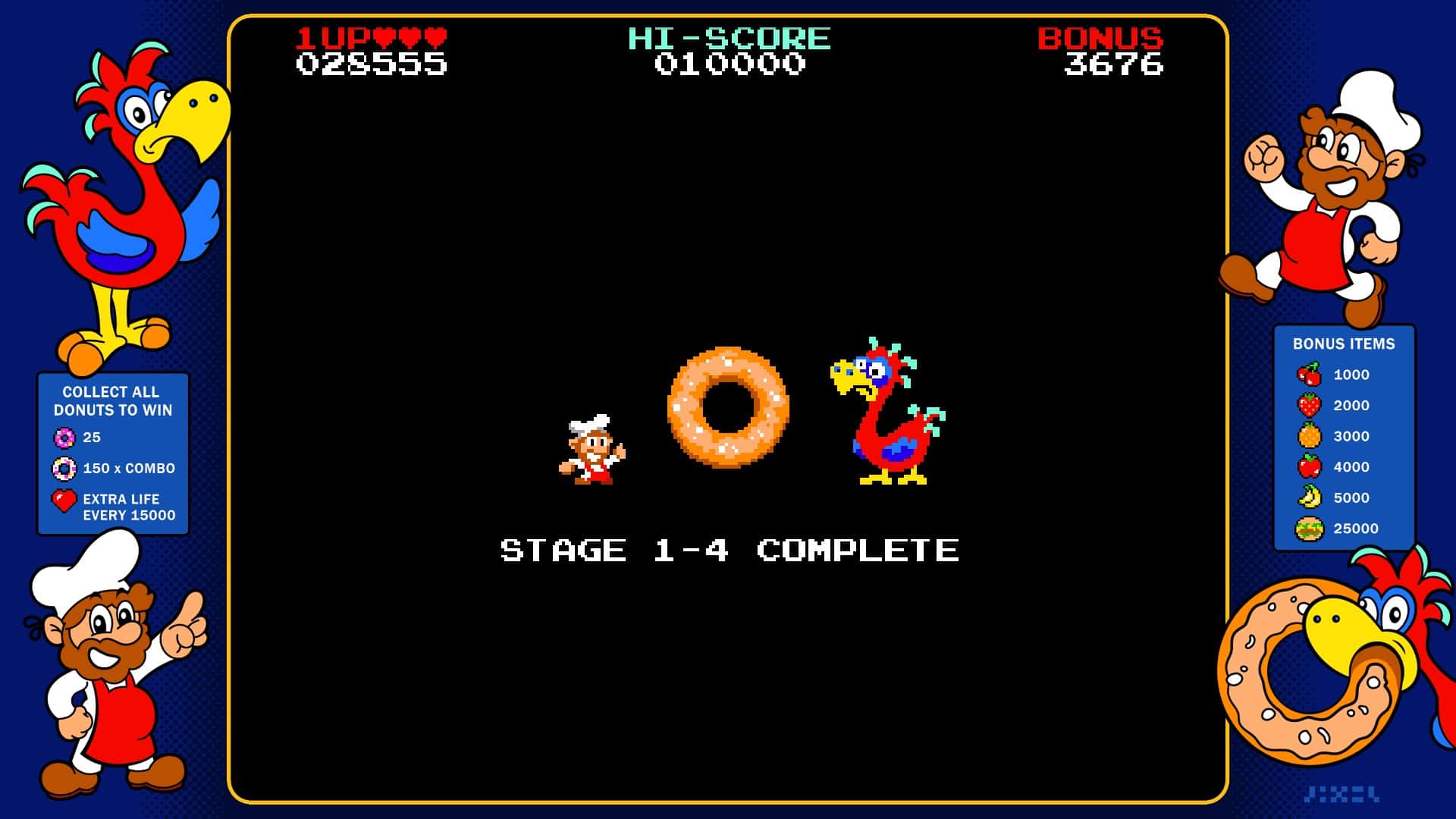
Task: Click the red BONUS label
Action: click(x=1101, y=38)
